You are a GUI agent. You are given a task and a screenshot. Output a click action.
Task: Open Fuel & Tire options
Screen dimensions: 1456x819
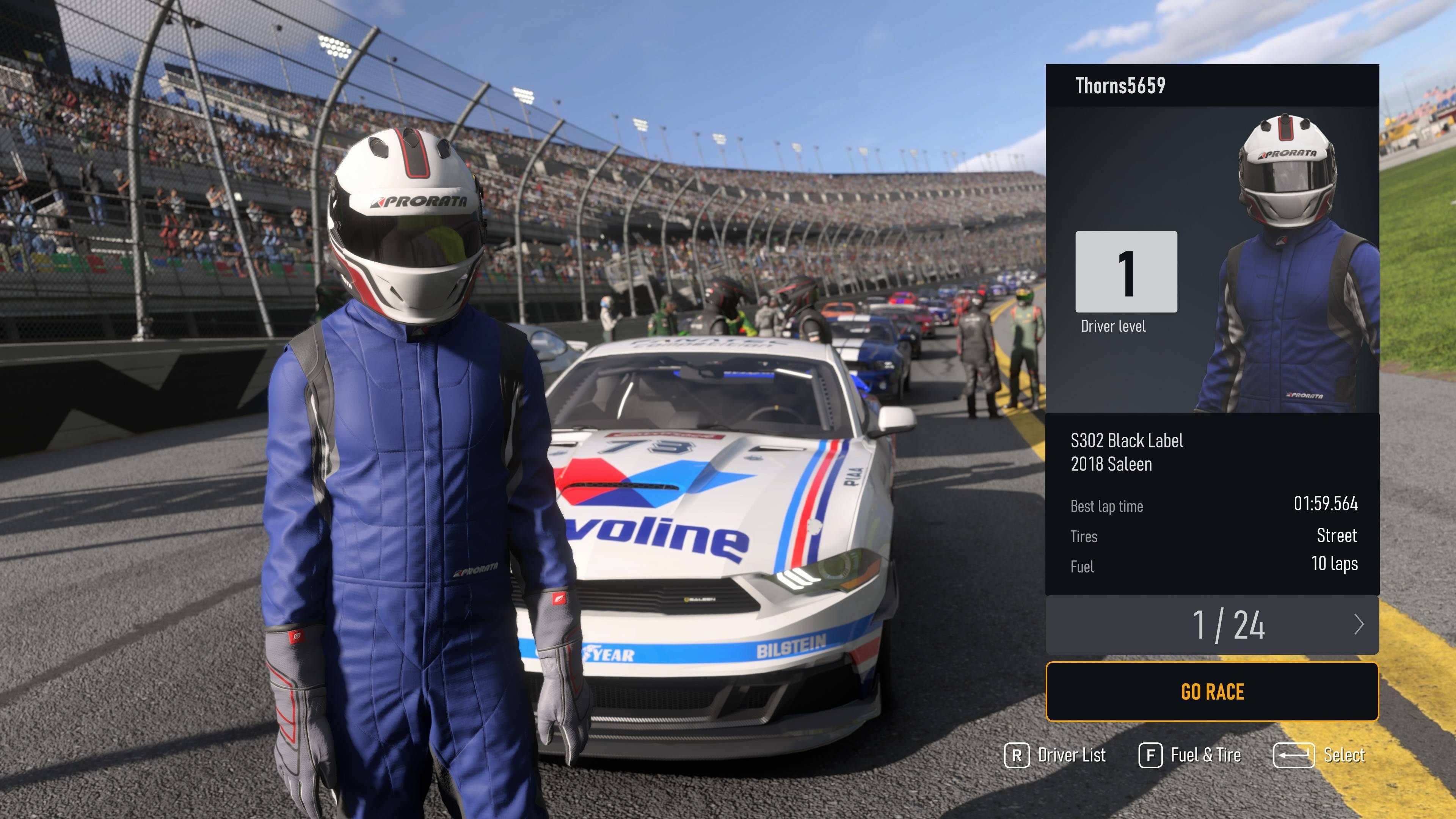[1190, 755]
